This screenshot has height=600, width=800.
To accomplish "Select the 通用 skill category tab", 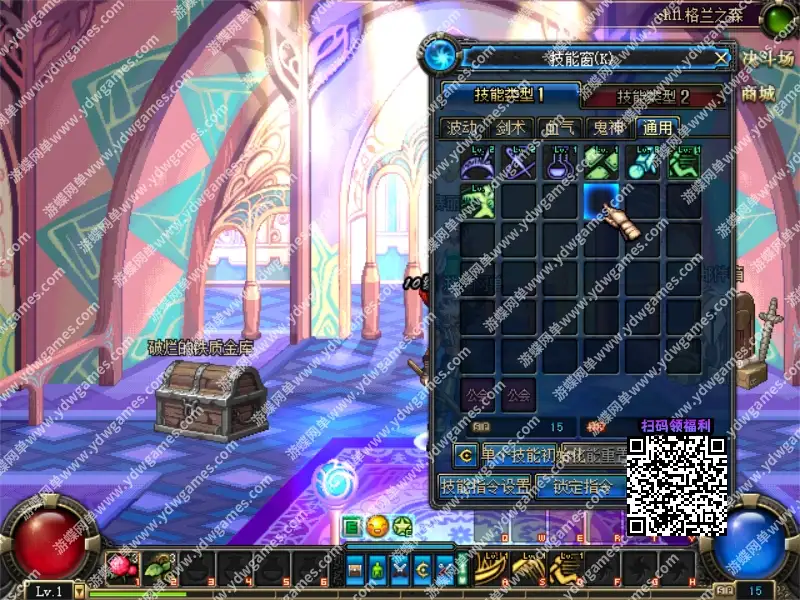I will click(x=657, y=128).
